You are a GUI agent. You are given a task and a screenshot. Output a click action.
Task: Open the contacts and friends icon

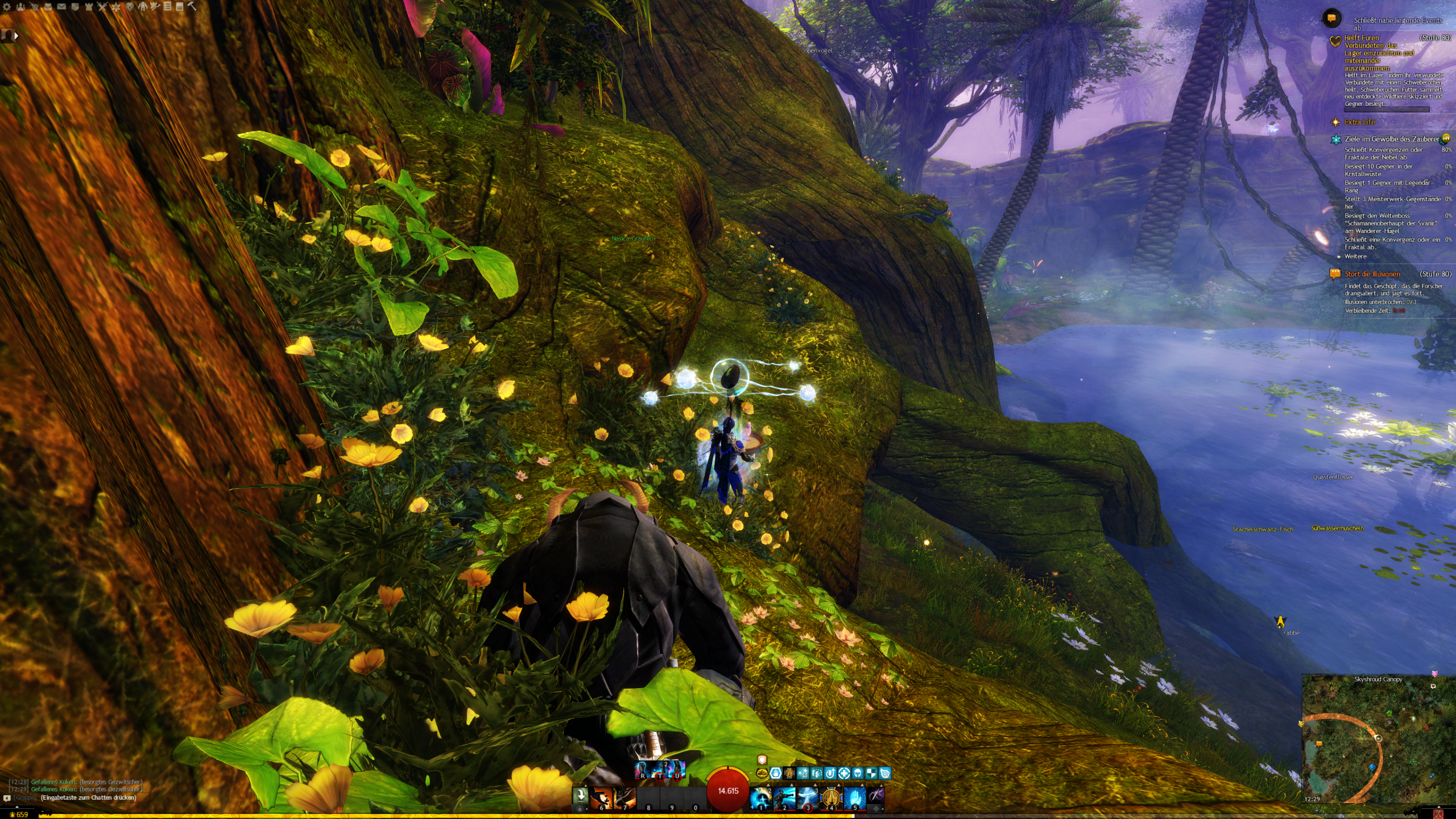[20, 7]
